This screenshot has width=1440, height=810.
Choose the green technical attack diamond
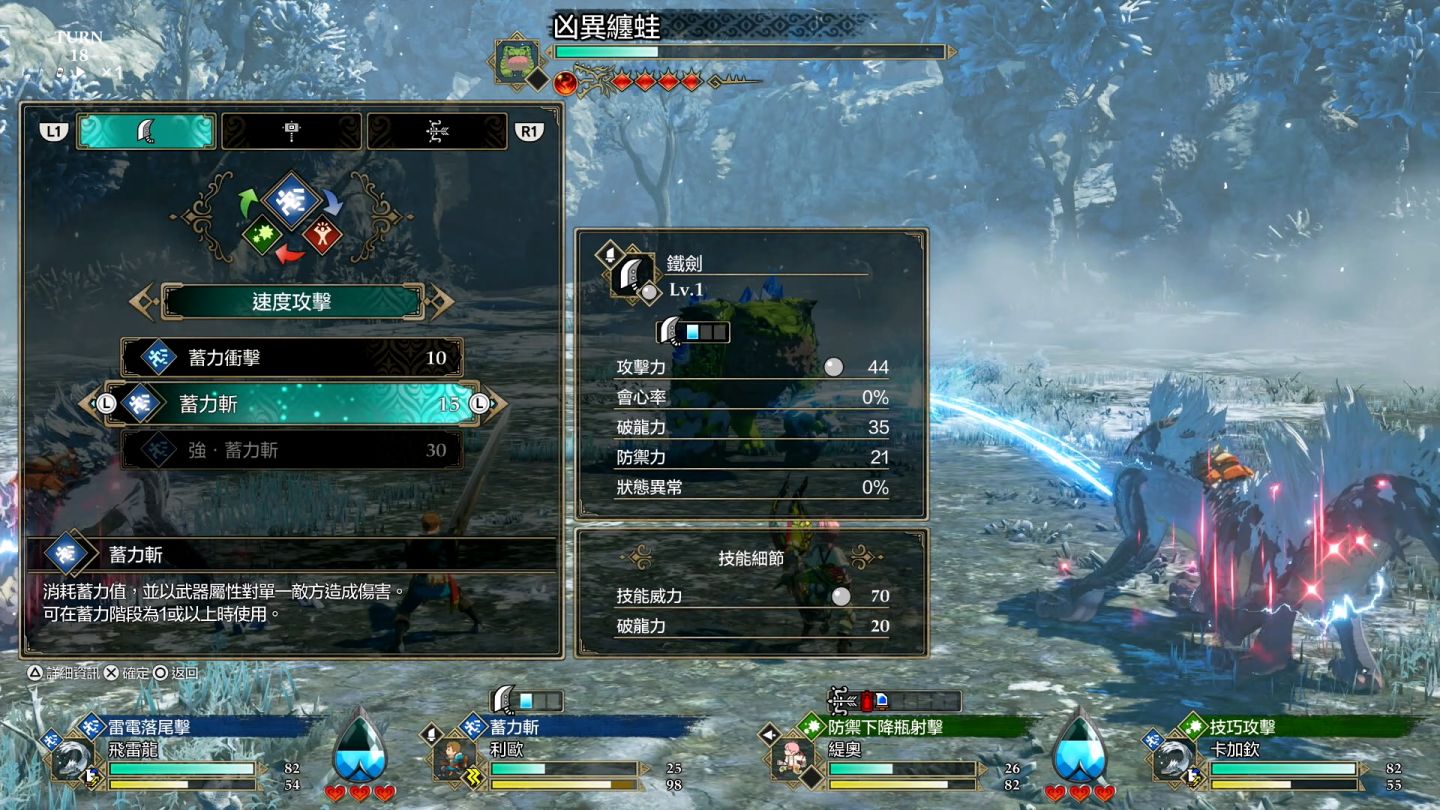261,234
